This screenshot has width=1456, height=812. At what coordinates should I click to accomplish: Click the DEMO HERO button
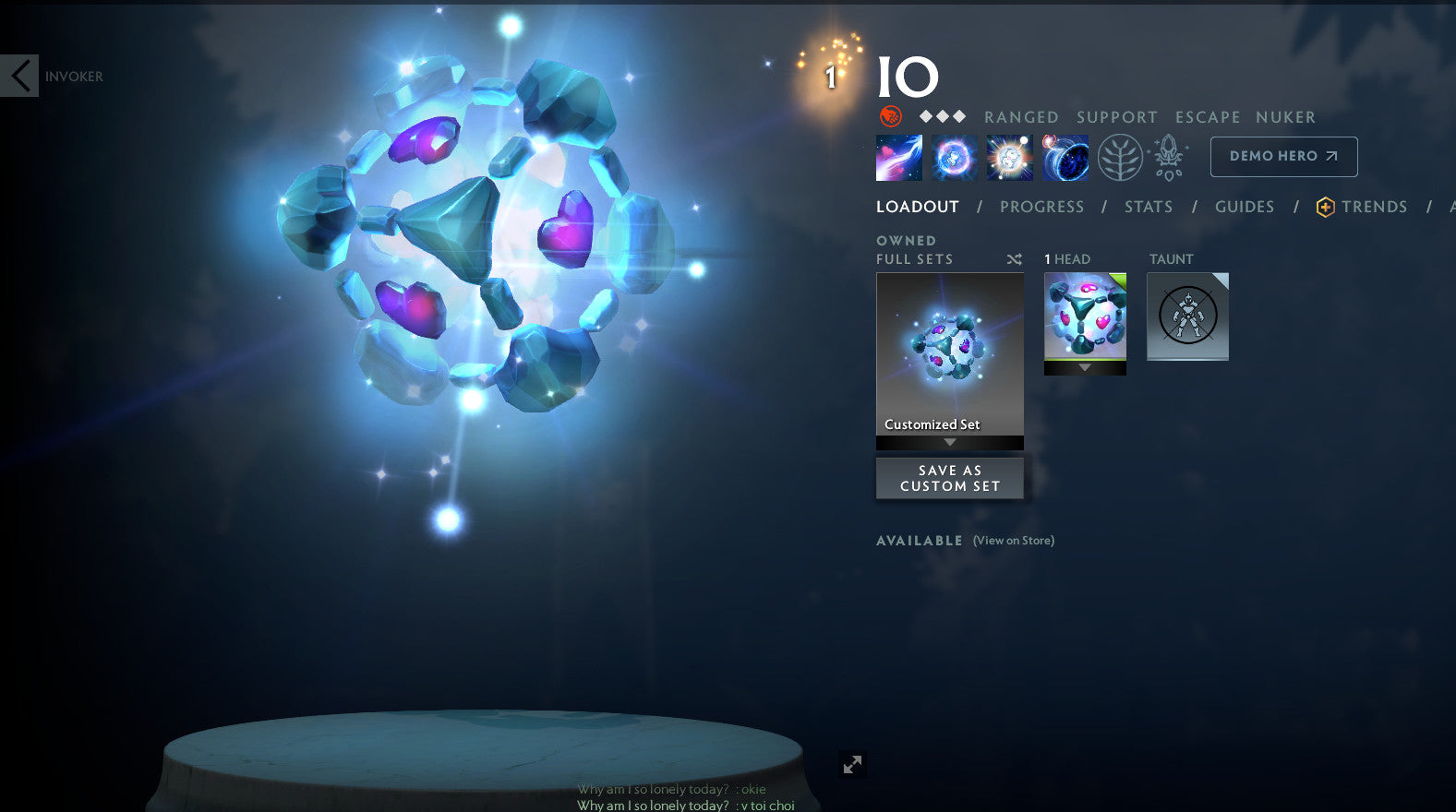click(1283, 156)
